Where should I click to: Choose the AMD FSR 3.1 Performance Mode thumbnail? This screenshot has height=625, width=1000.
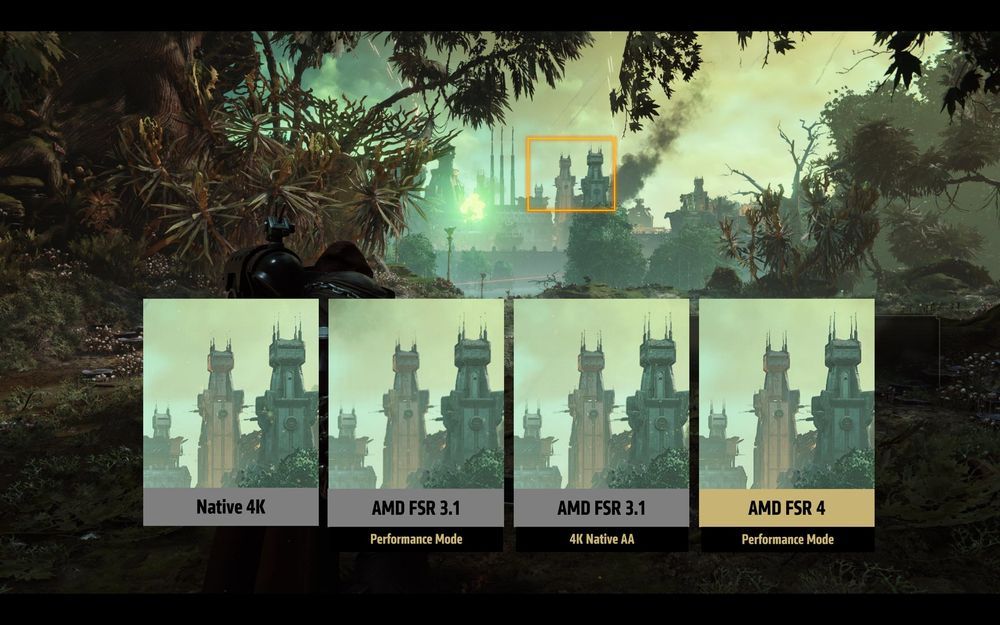[416, 395]
